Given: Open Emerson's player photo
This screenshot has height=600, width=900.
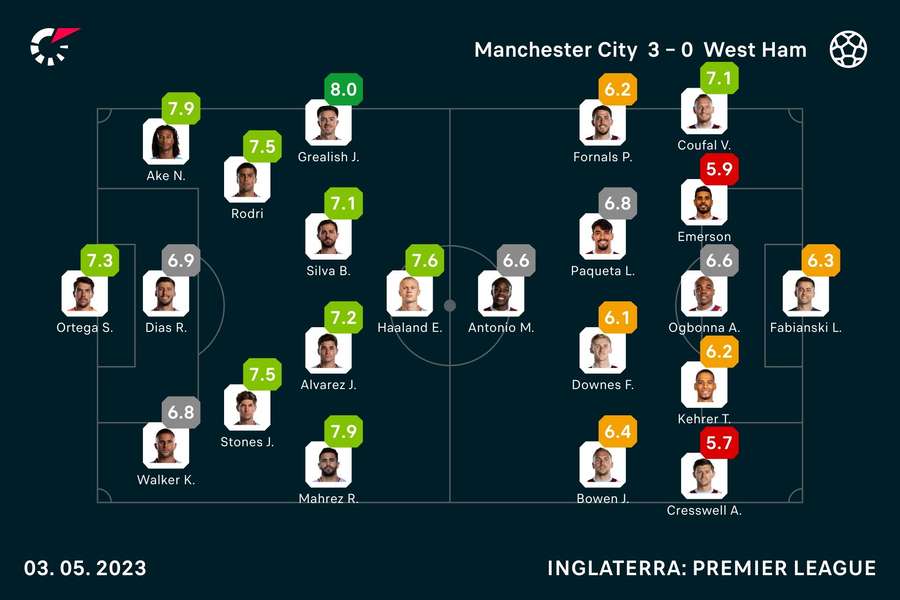Looking at the screenshot, I should (x=704, y=203).
